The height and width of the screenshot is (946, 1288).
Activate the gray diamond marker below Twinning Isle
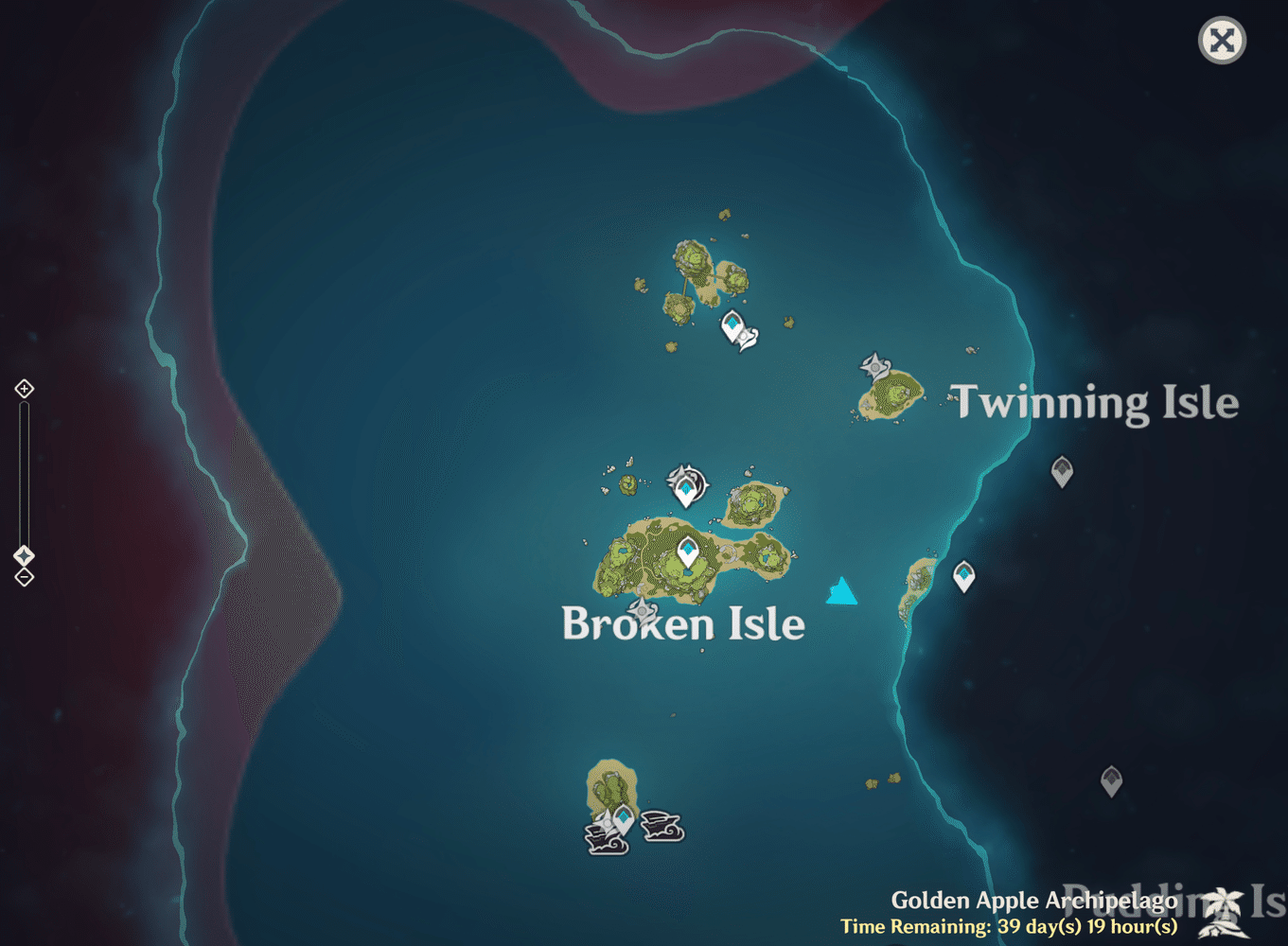[x=1062, y=470]
